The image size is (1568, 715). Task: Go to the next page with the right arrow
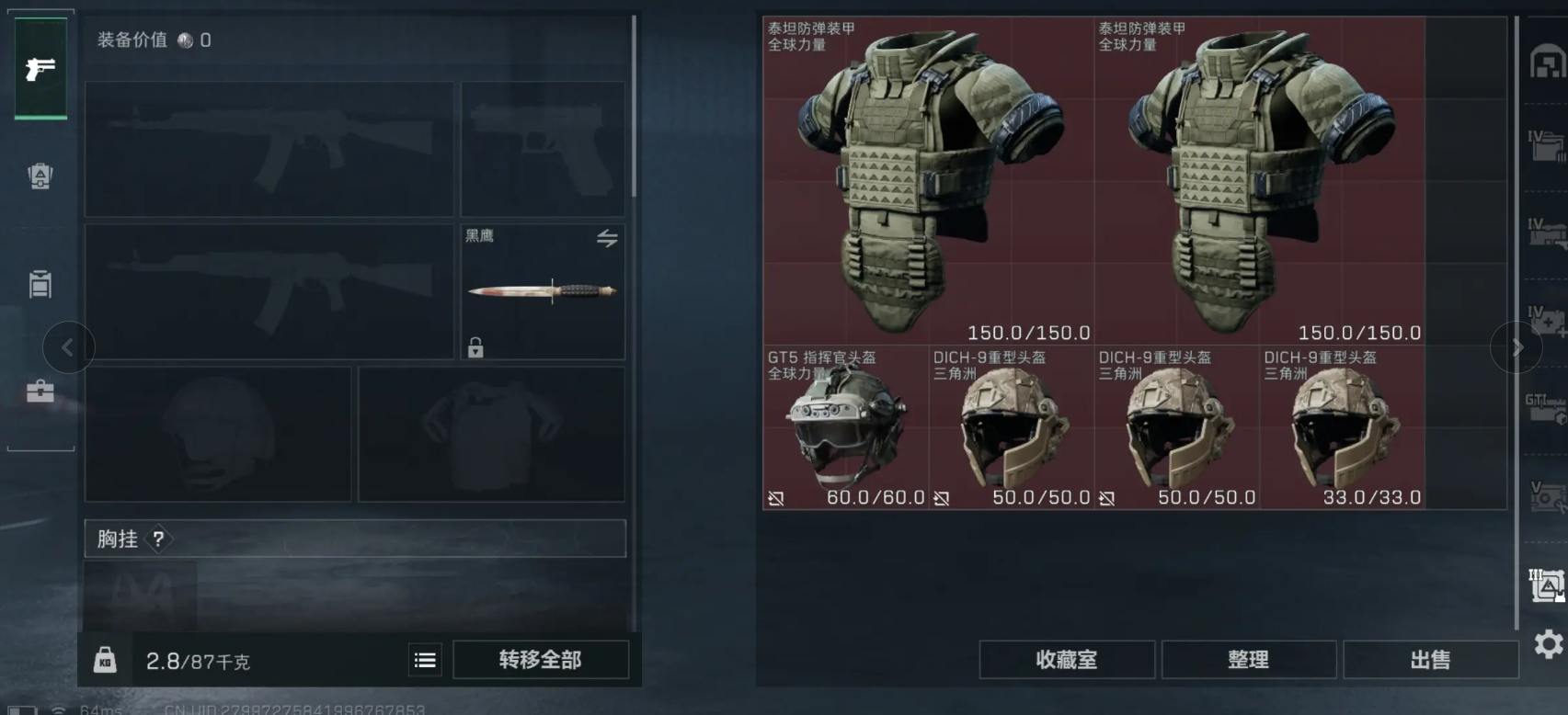point(1516,347)
